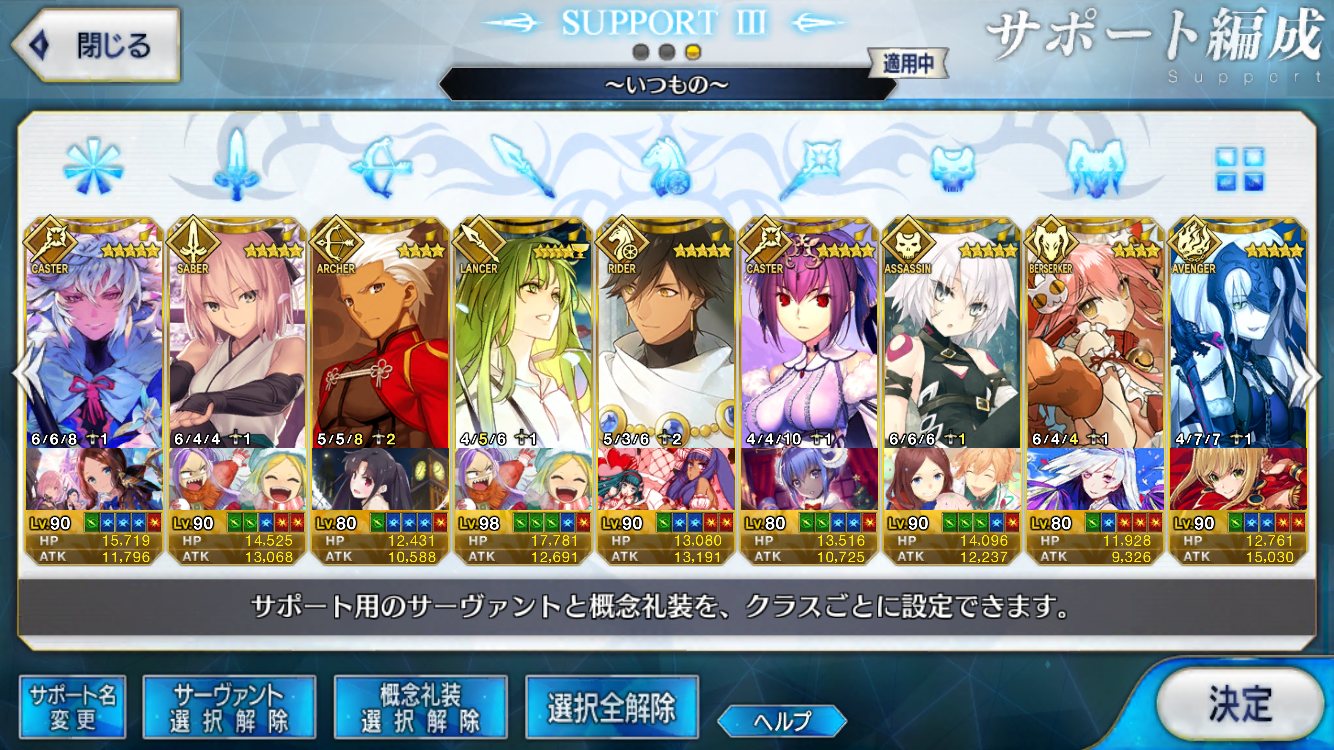Open the Archer slot's craft essence
Viewport: 1334px width, 750px height.
[379, 481]
